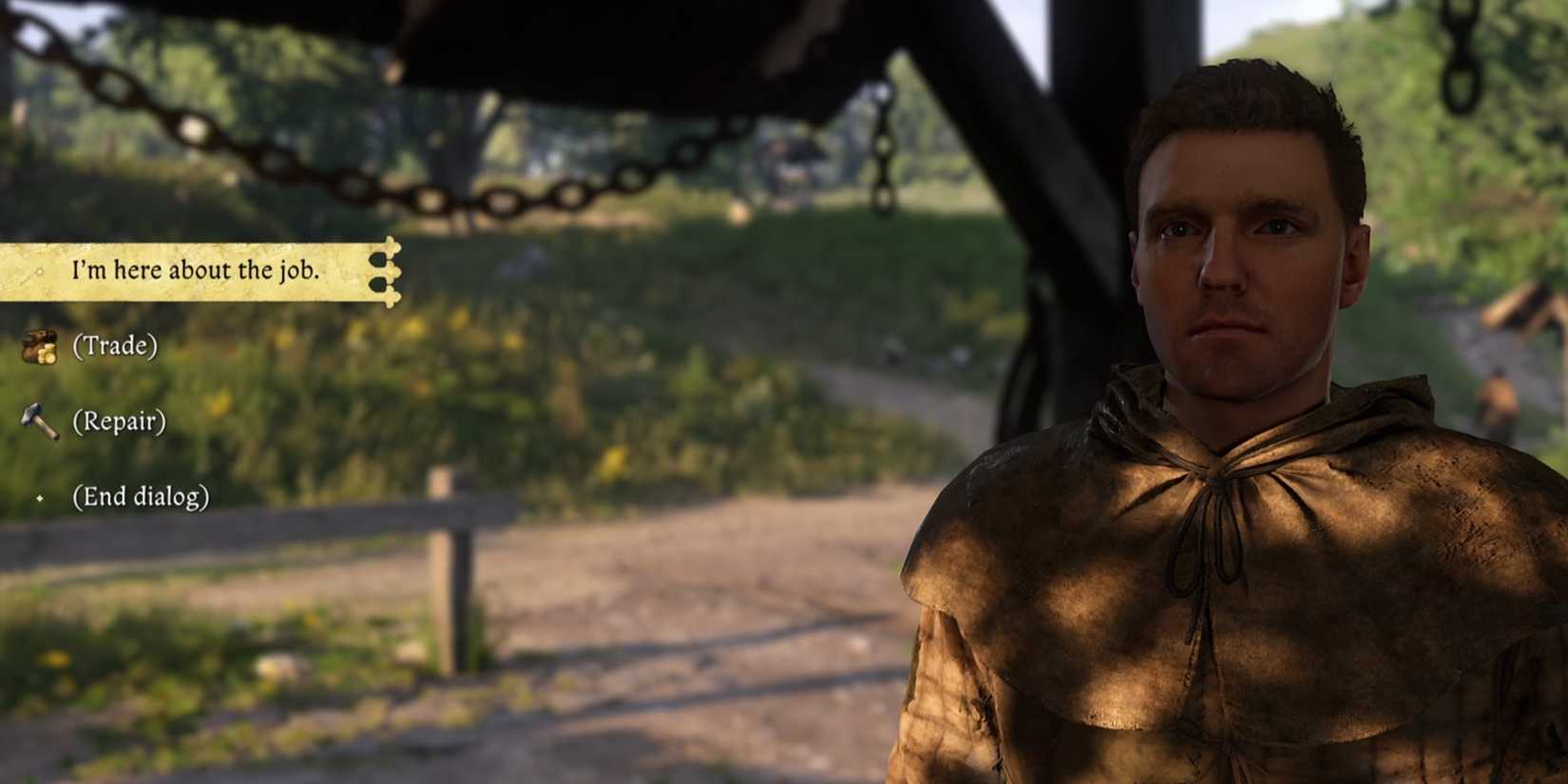Image resolution: width=1568 pixels, height=784 pixels.
Task: Click the apostrophe in I'm here
Action: pyautogui.click(x=81, y=266)
